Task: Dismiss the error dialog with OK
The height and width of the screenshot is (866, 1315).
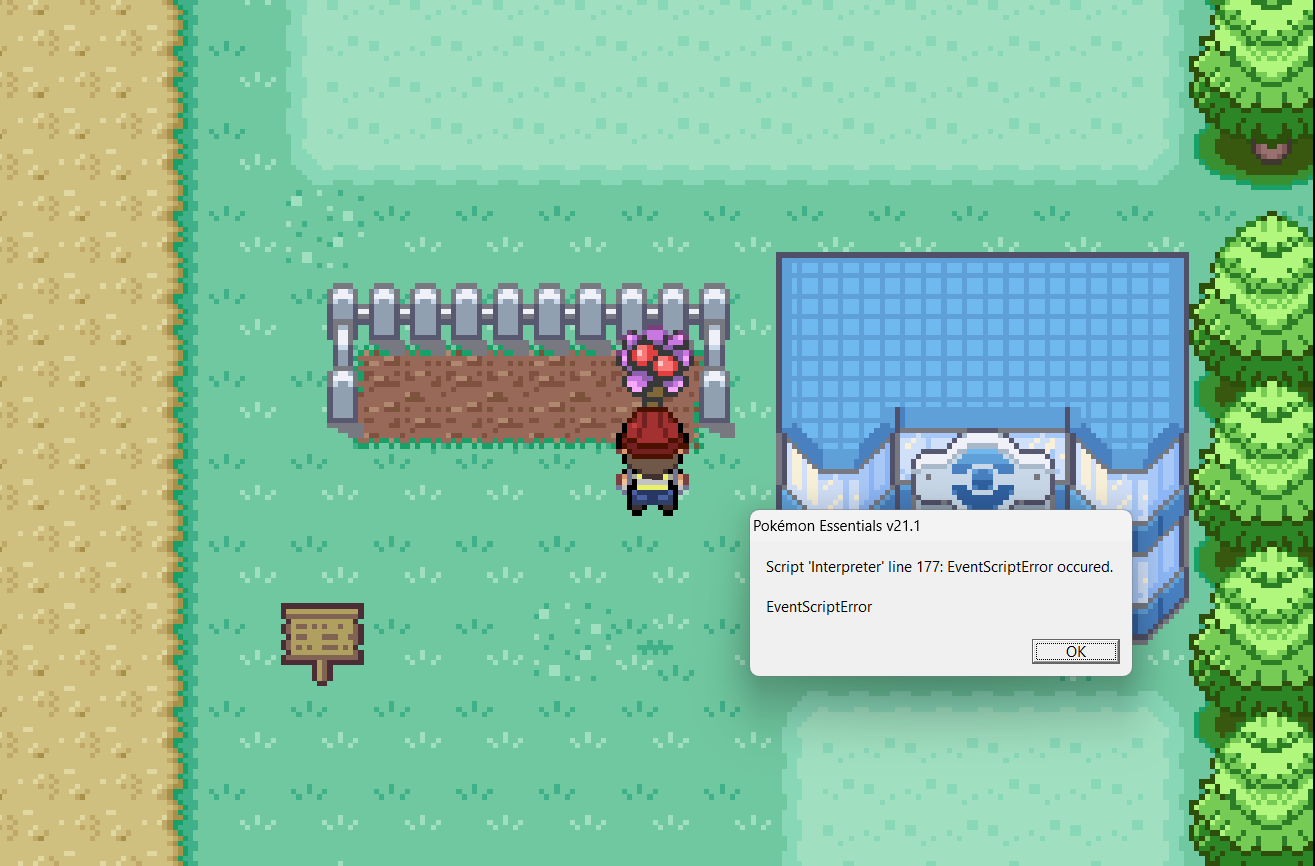Action: click(1075, 651)
